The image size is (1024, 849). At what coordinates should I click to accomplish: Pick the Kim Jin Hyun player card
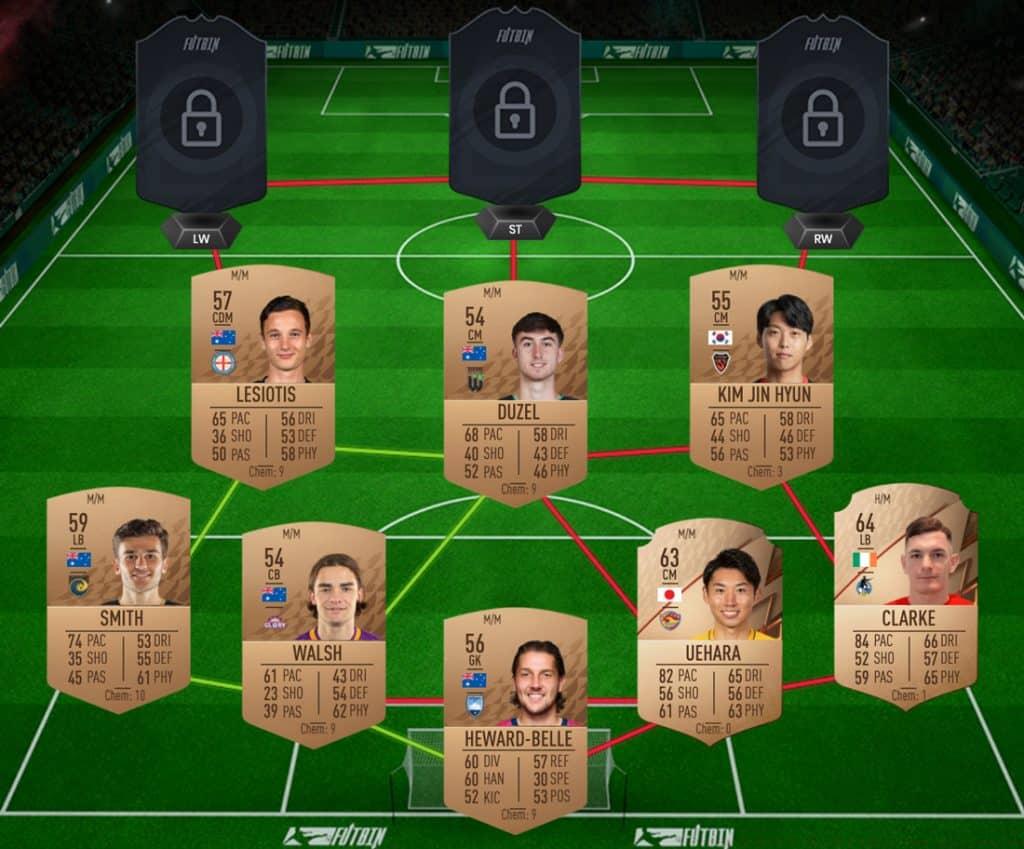761,375
